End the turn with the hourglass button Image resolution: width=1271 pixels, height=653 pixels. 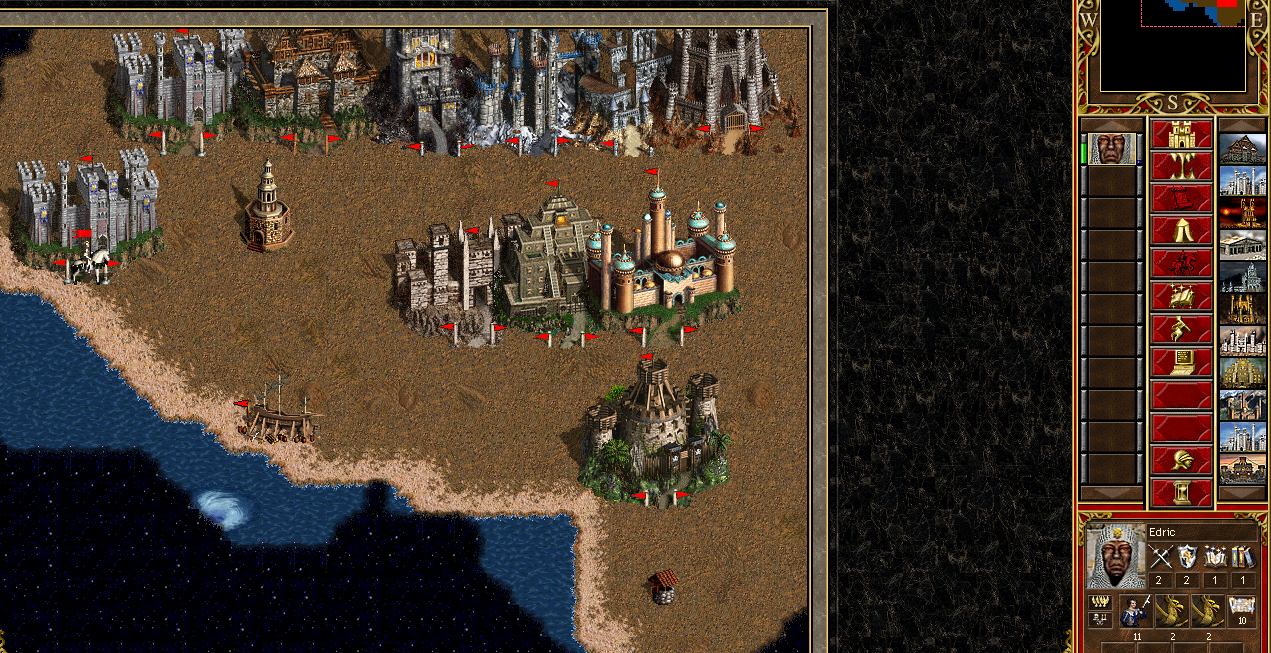coord(1181,492)
